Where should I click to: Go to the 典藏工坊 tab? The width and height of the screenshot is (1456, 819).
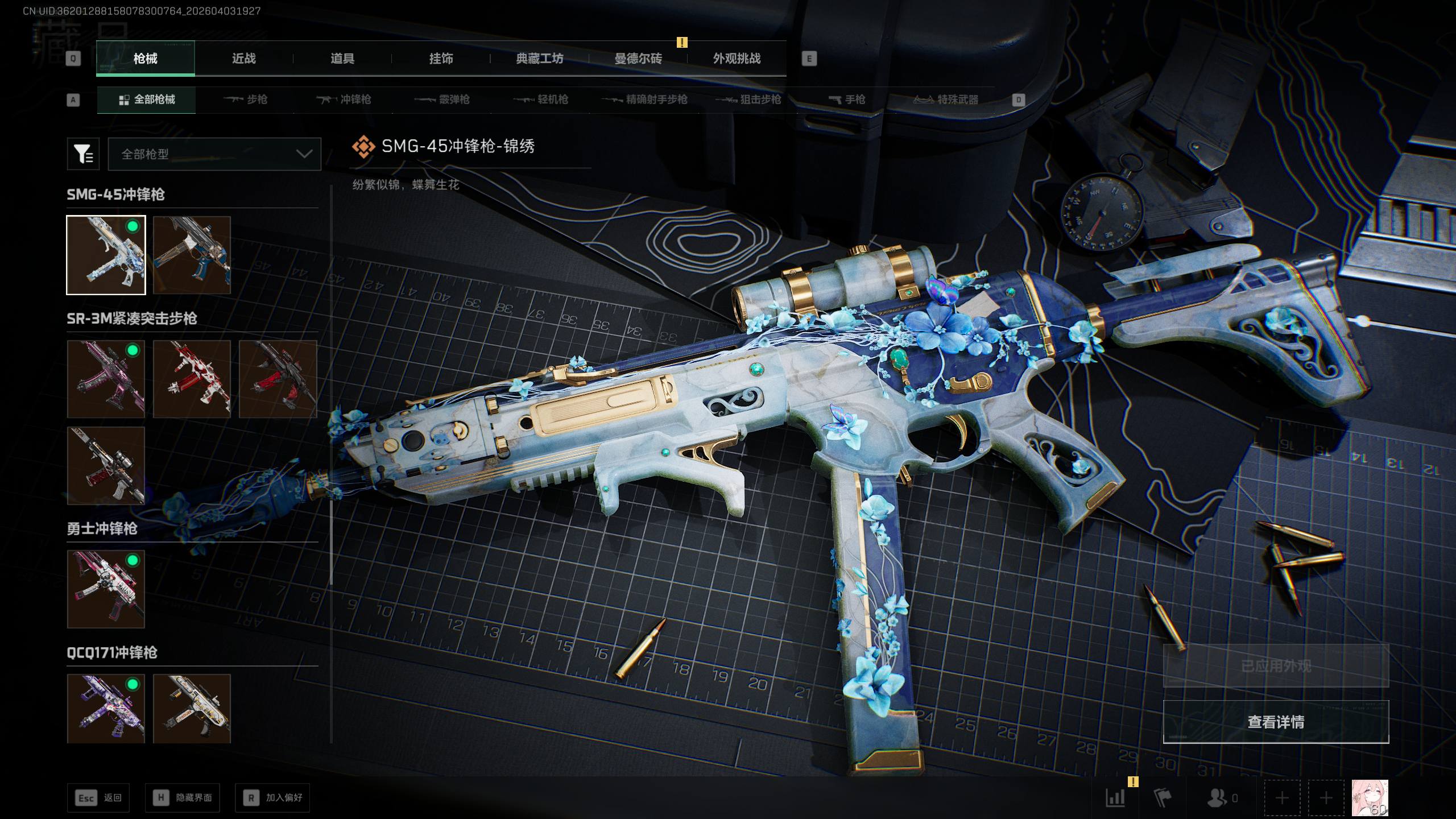click(539, 59)
